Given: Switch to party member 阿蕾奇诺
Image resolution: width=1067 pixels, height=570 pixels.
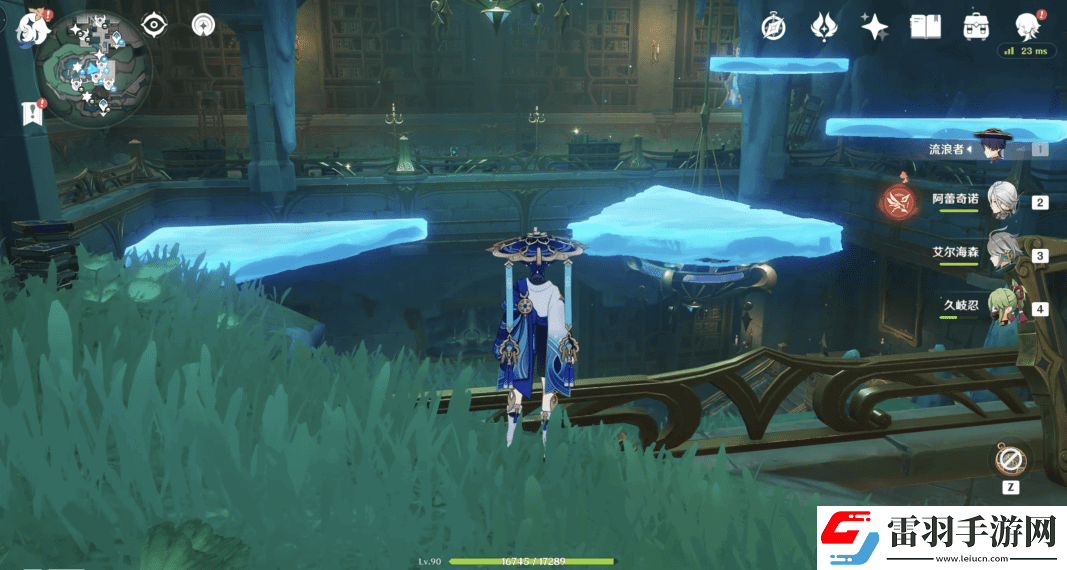Looking at the screenshot, I should pos(1002,199).
